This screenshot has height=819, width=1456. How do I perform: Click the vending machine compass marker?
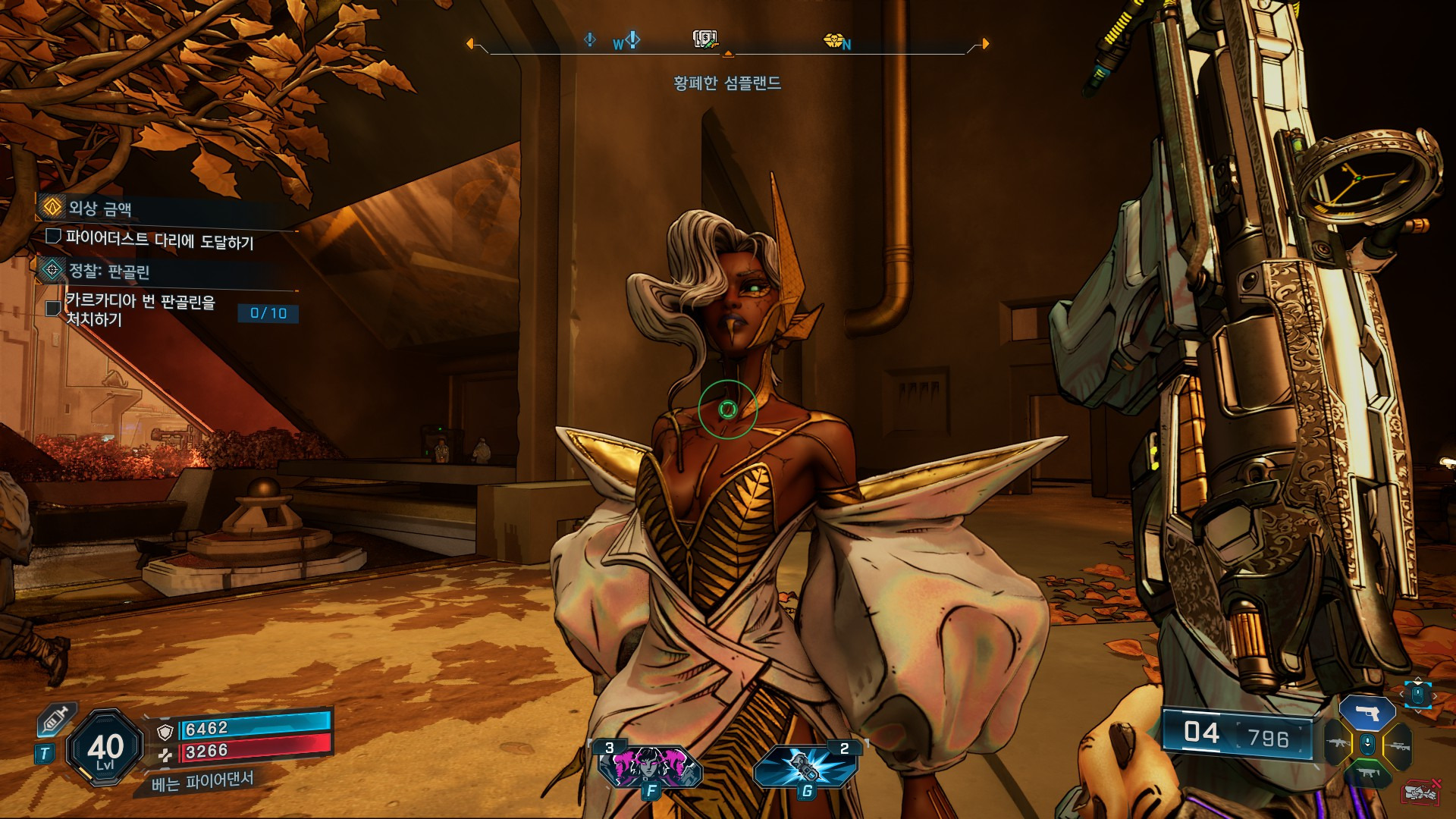[705, 39]
